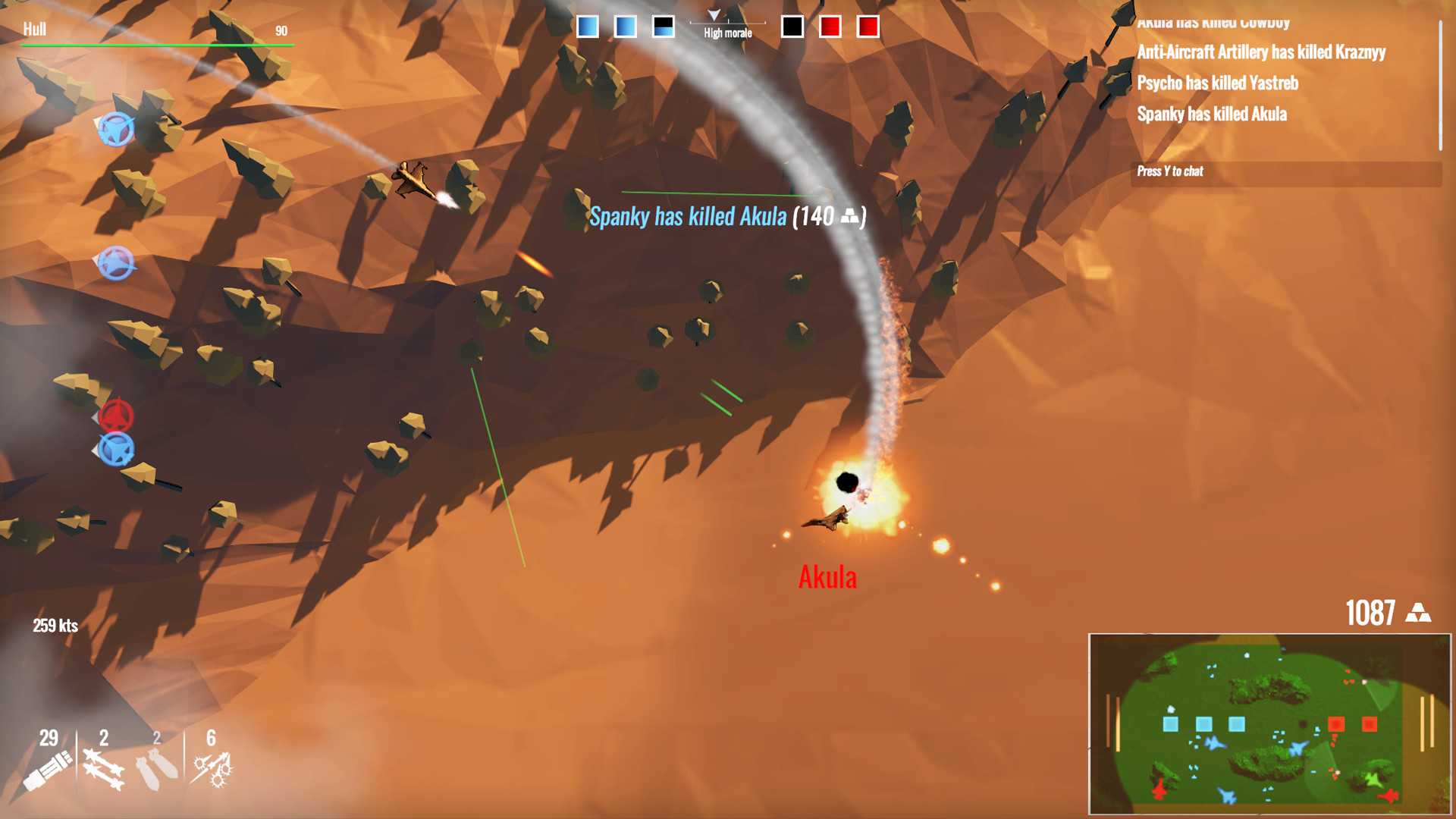Click the black team square beside red squares
The image size is (1456, 819).
(792, 27)
